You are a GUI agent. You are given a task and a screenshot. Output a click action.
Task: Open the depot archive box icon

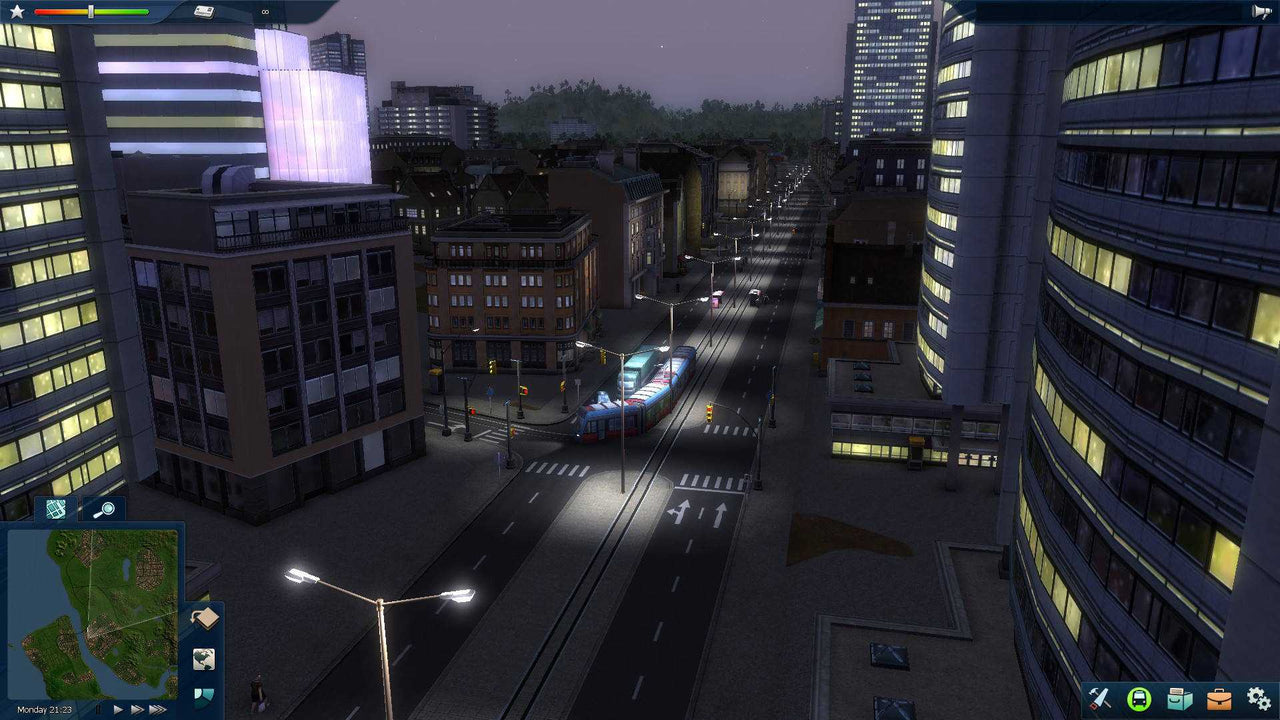[1178, 699]
